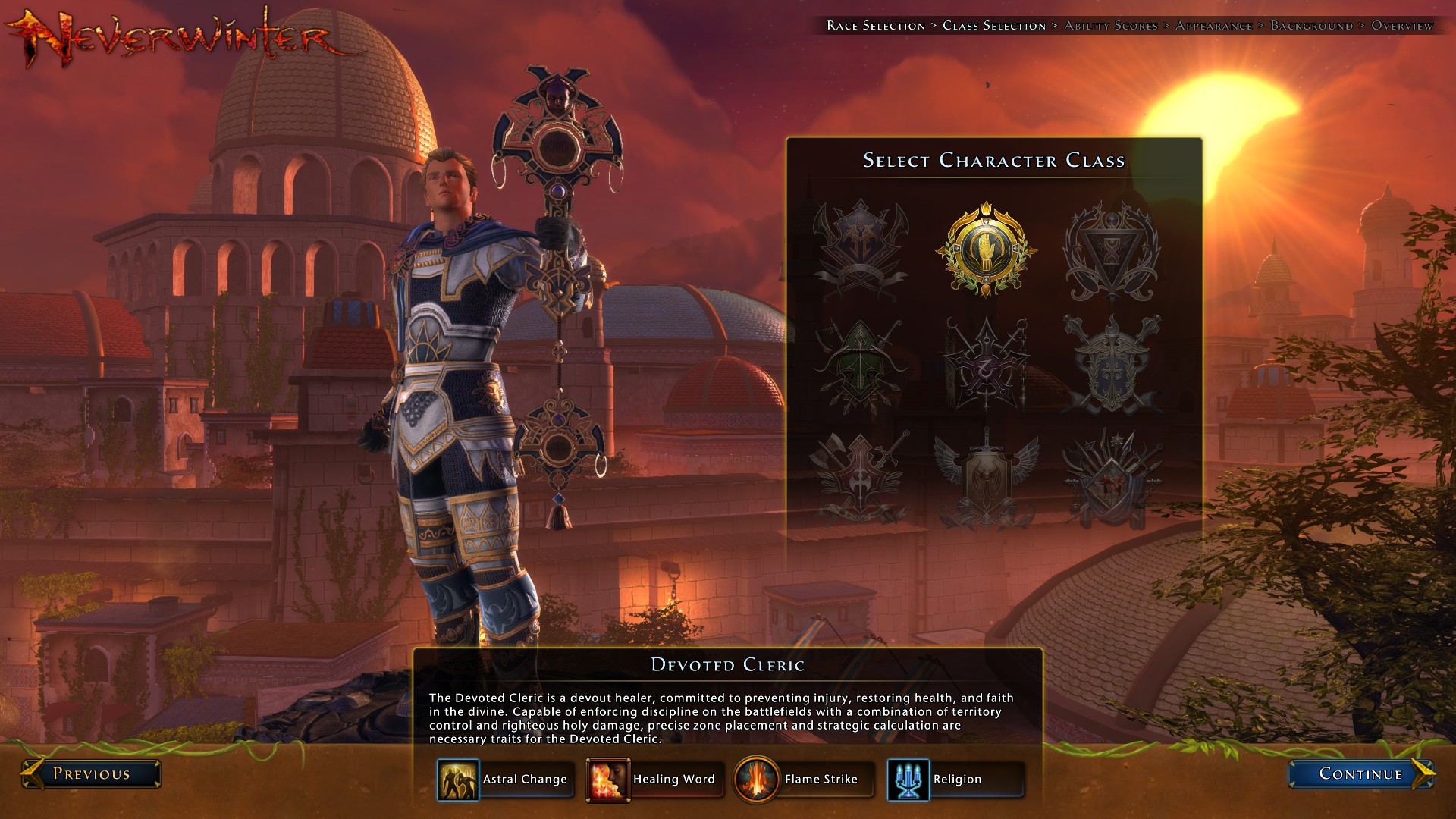1456x819 pixels.
Task: Open the Class Selection breadcrumb step
Action: [x=993, y=26]
